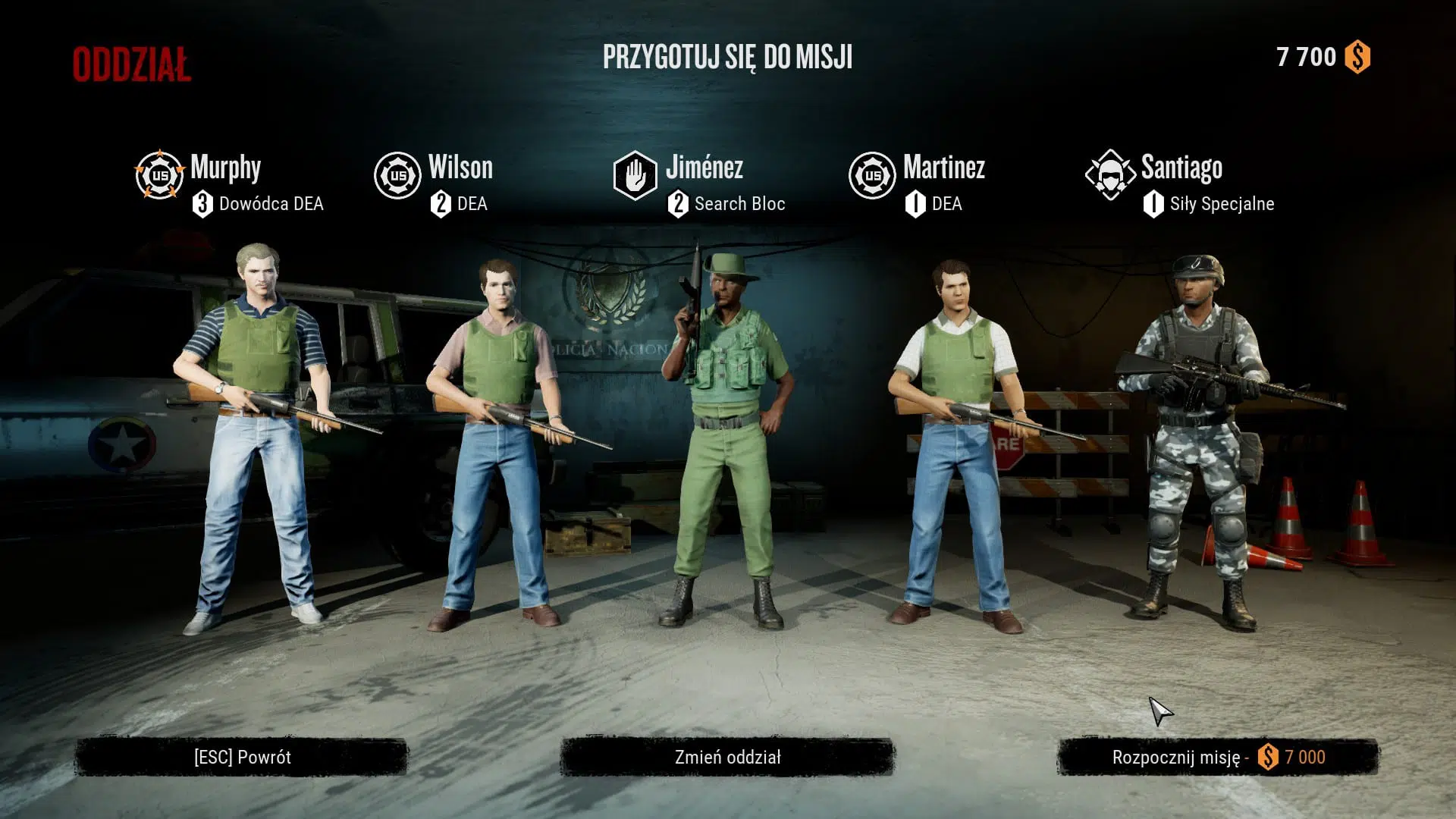Click the 7 700 currency total
Screen dimensions: 1456x819
(1305, 56)
